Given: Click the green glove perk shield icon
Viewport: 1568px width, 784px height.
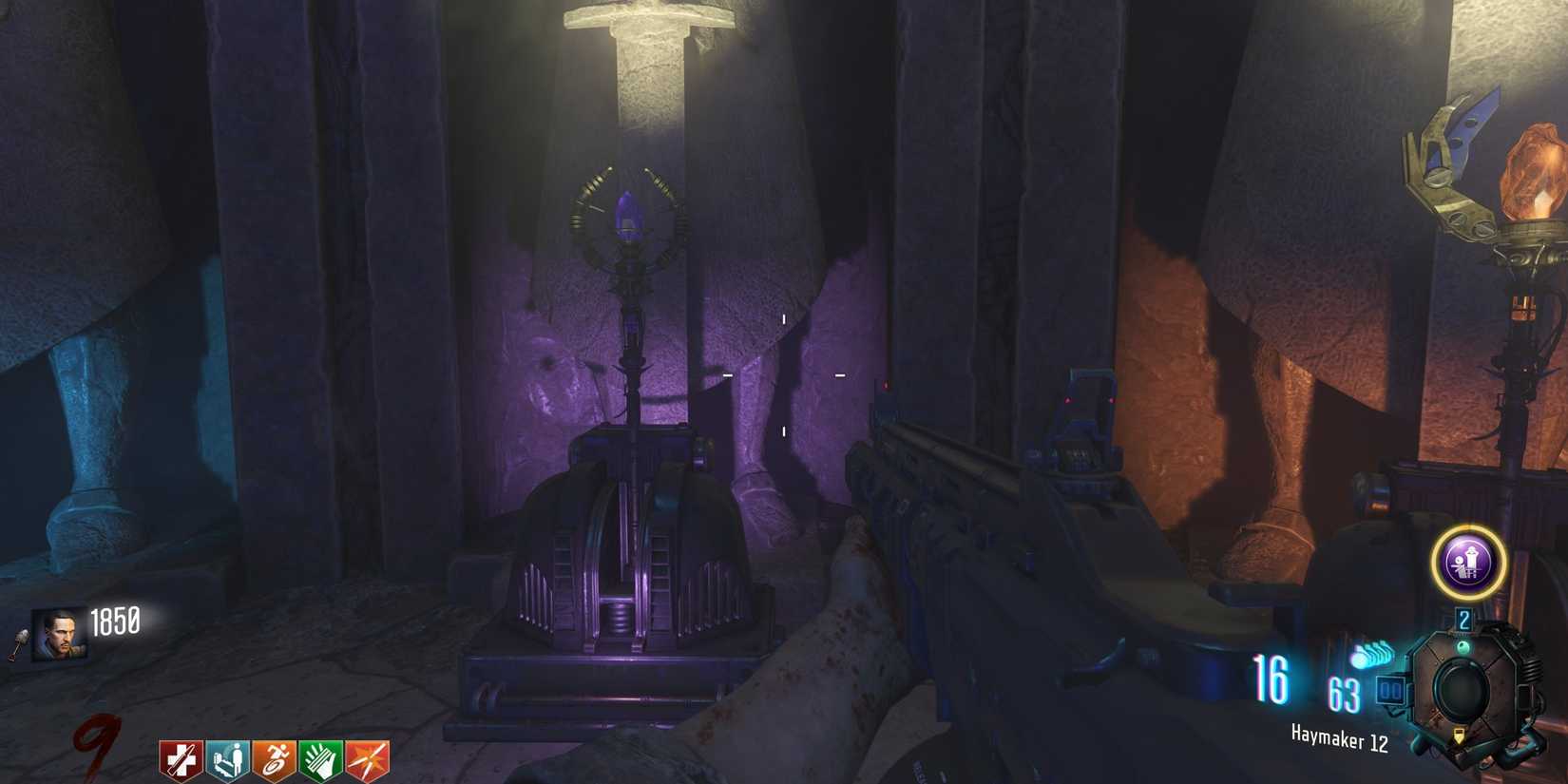Looking at the screenshot, I should tap(323, 755).
